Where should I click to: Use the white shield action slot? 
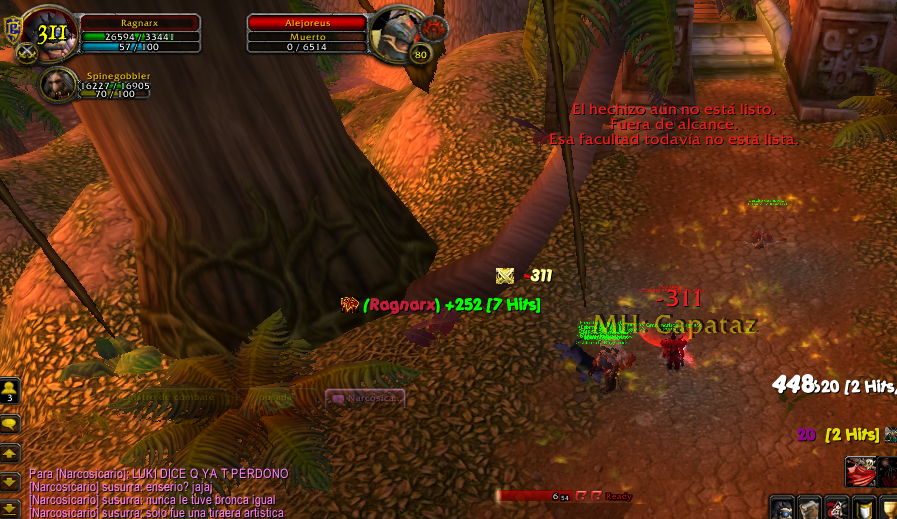click(863, 508)
